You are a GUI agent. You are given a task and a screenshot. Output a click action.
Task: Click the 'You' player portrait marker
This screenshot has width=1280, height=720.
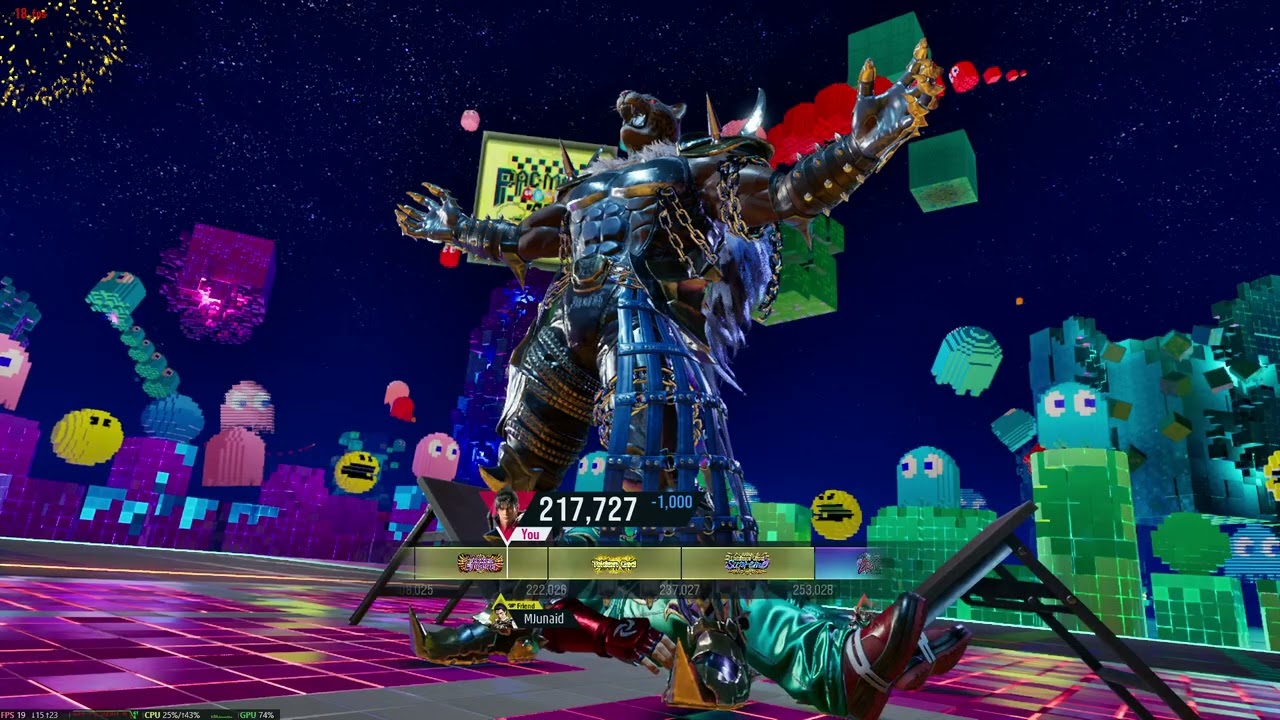point(508,512)
